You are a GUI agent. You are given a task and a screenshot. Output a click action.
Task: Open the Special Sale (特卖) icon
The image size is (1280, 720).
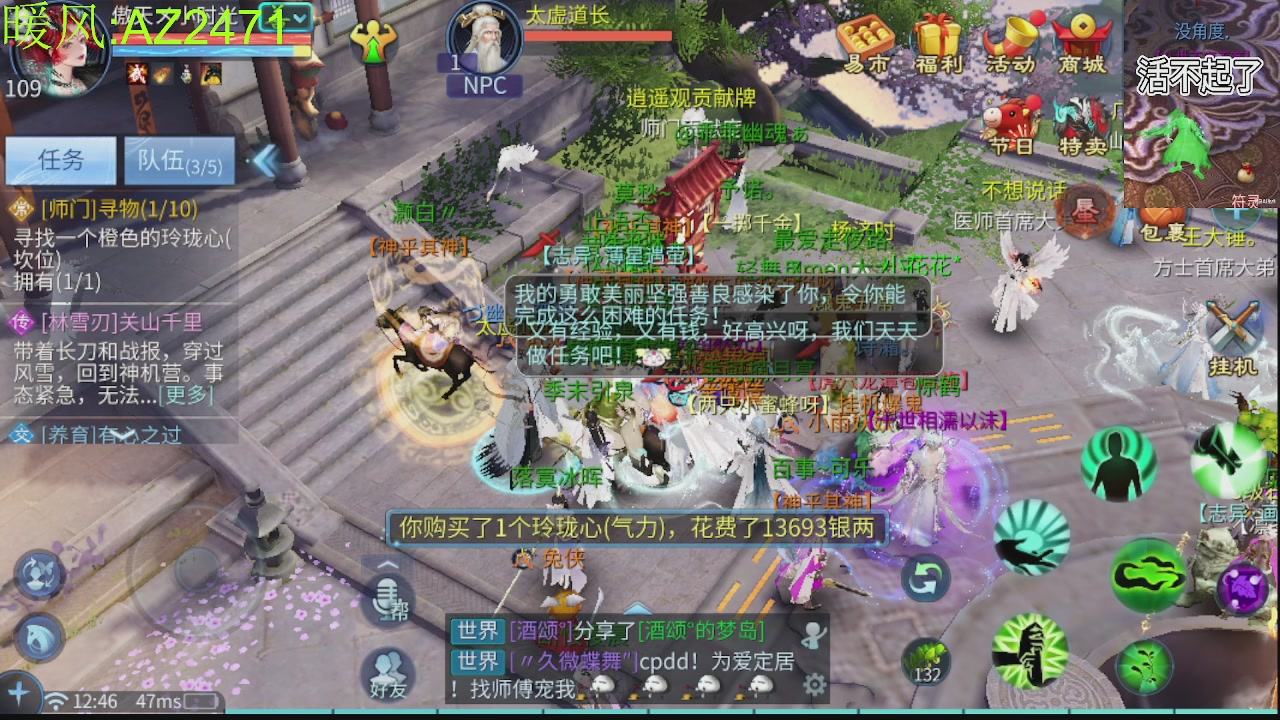click(1082, 118)
